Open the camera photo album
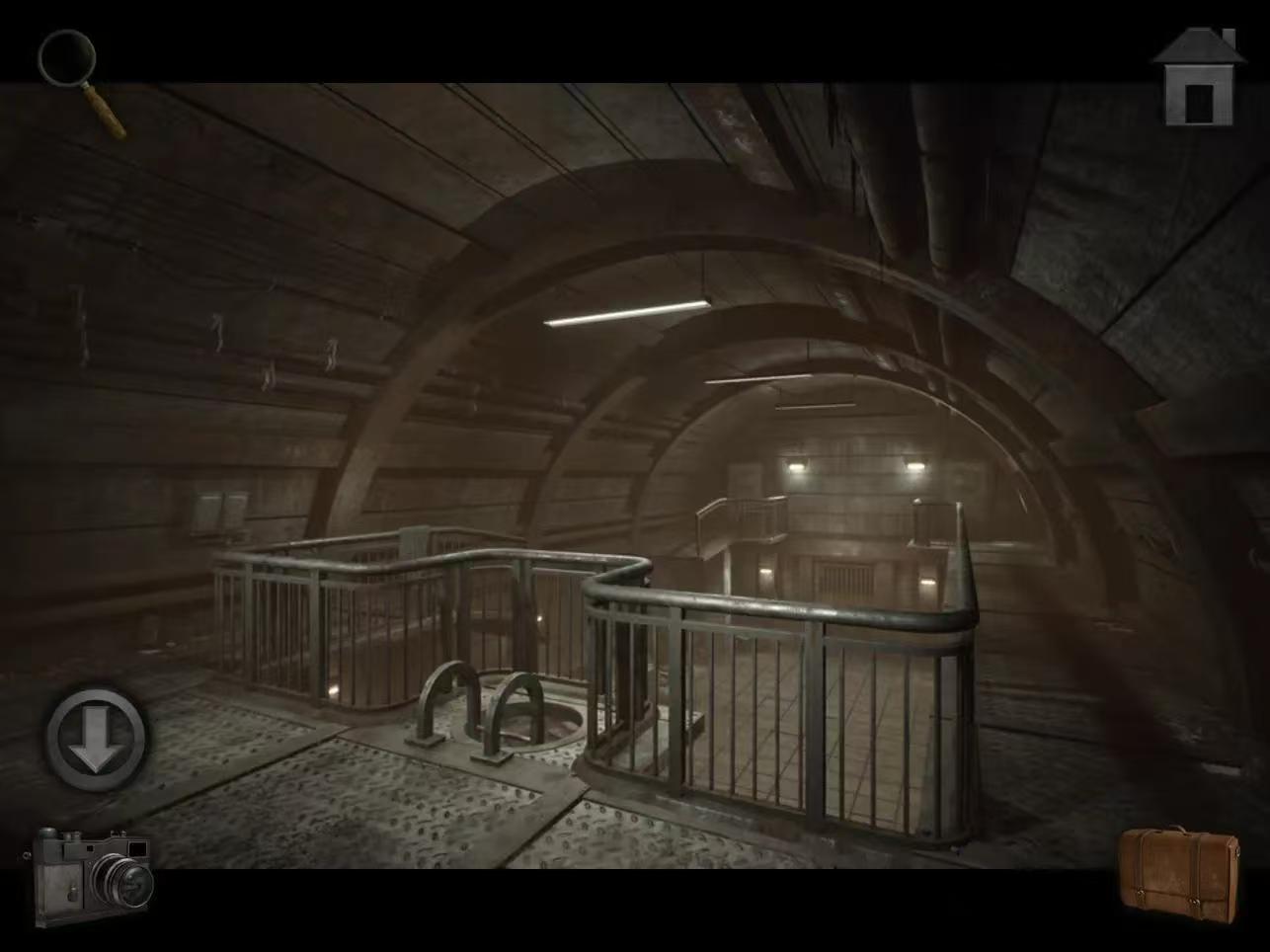The image size is (1270, 952). [x=92, y=874]
